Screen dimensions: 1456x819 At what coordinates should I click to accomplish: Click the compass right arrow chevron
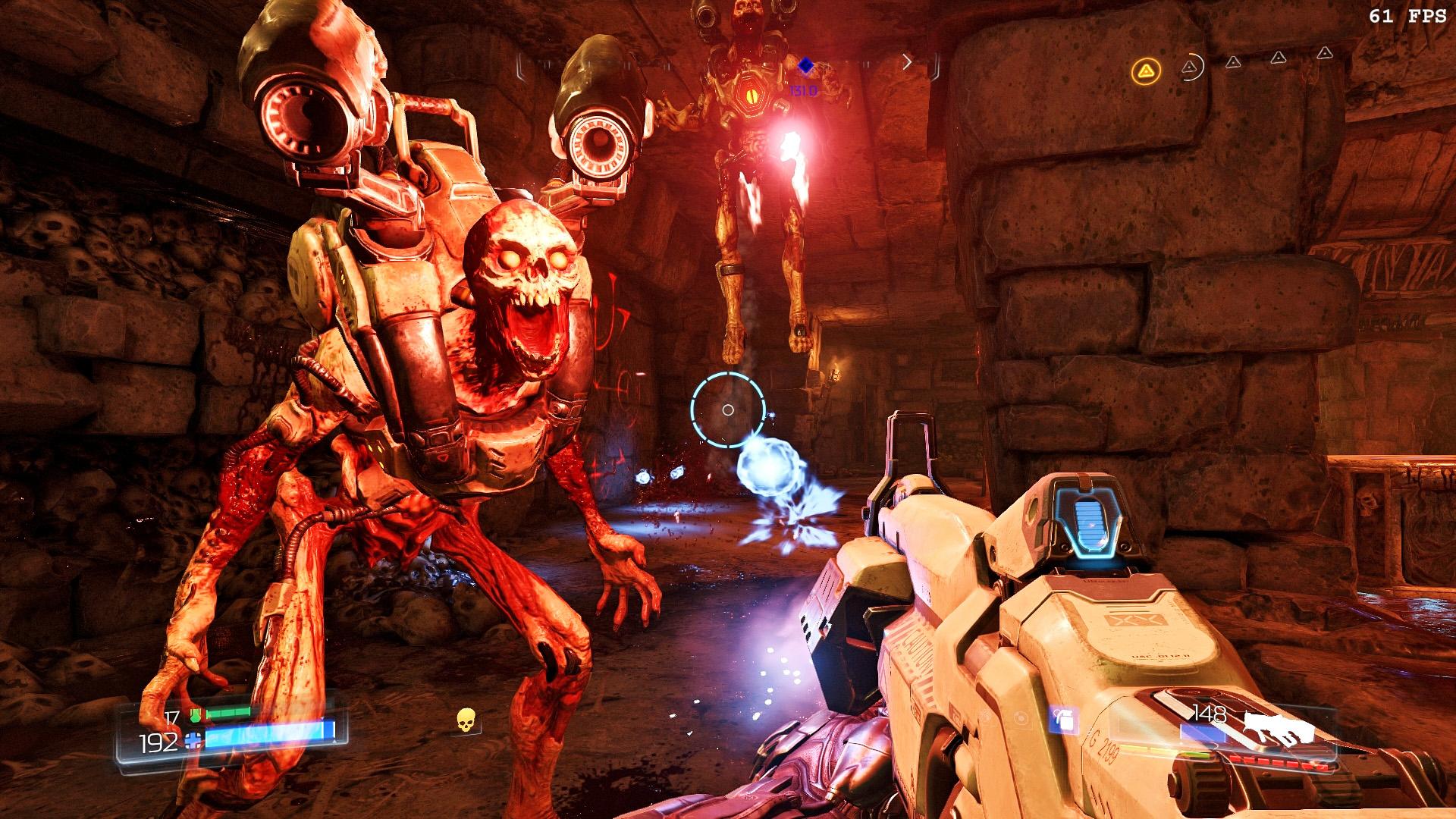coord(907,62)
